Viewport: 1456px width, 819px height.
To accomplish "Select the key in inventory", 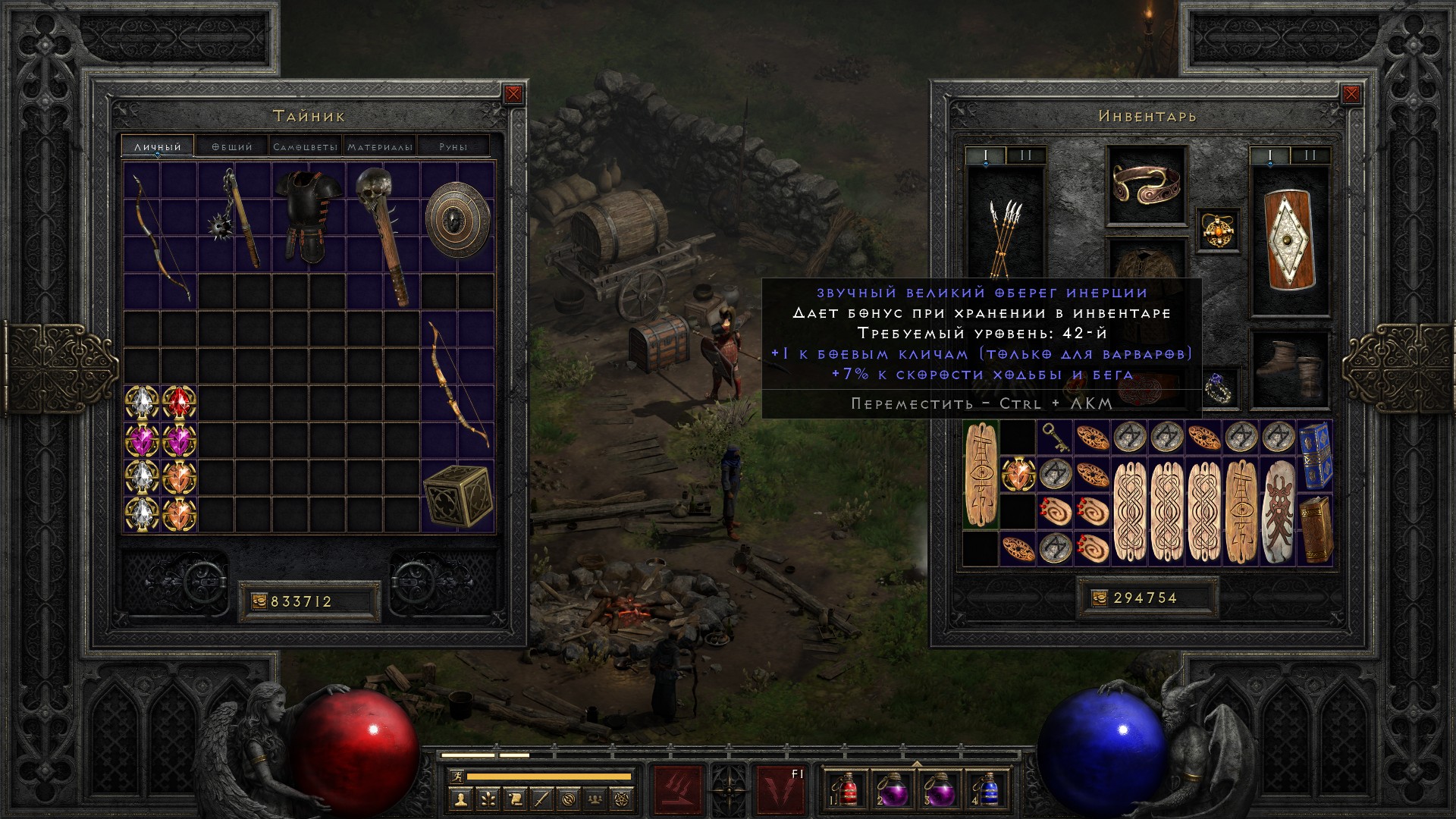I will [x=1055, y=438].
